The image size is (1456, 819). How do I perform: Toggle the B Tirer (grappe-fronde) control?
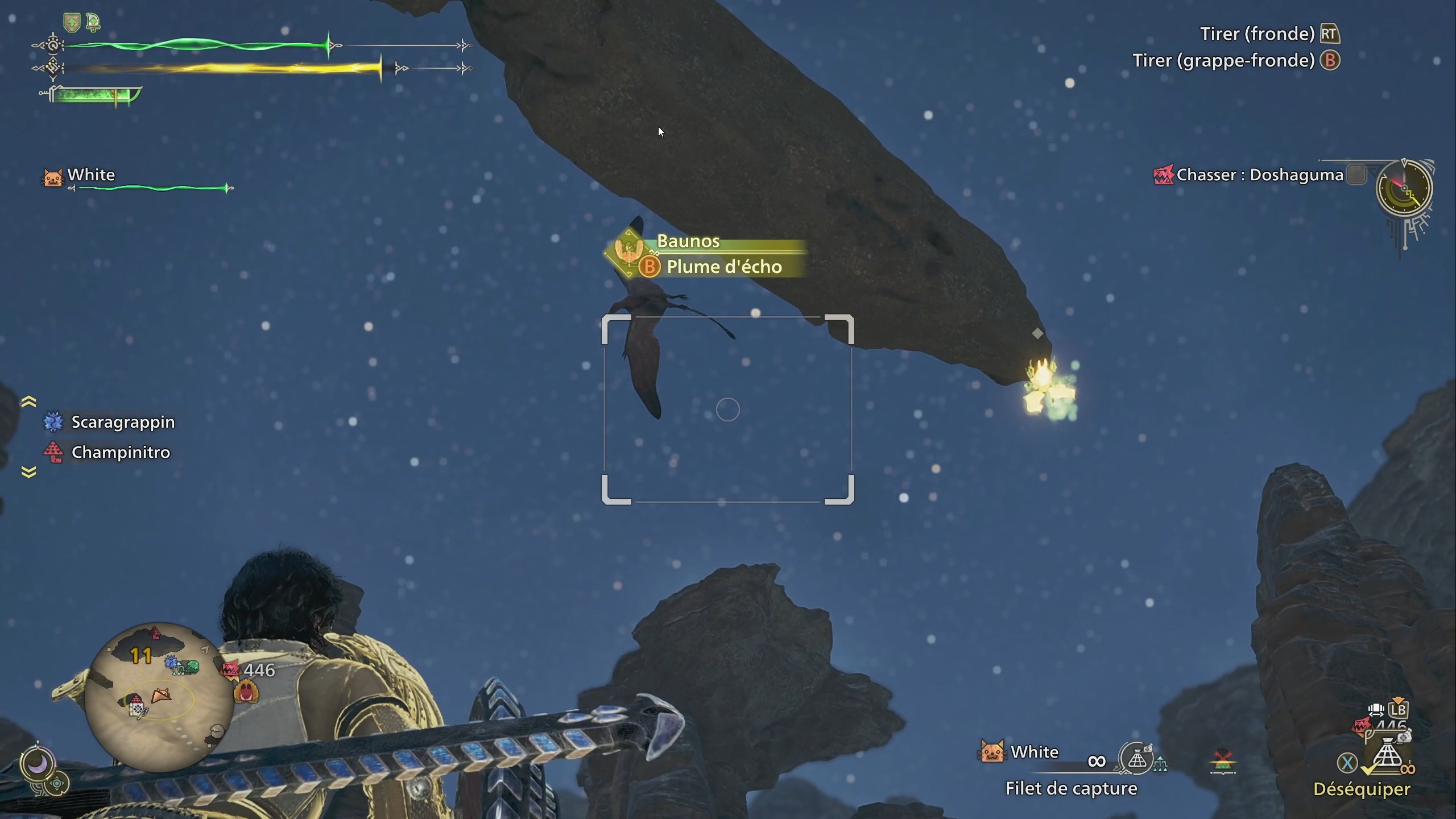pos(1330,60)
